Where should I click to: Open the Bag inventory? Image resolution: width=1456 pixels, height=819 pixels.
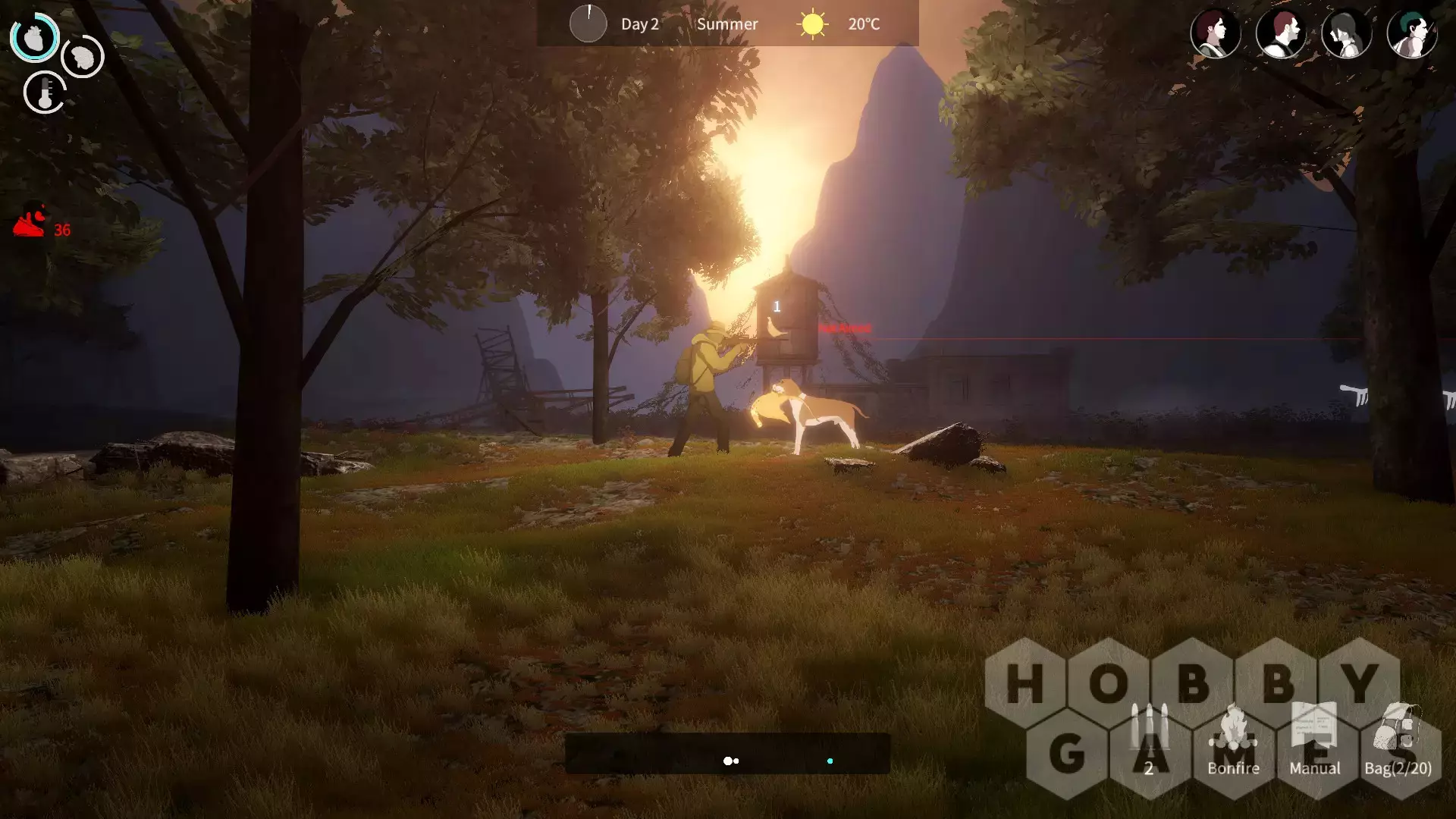click(1398, 739)
